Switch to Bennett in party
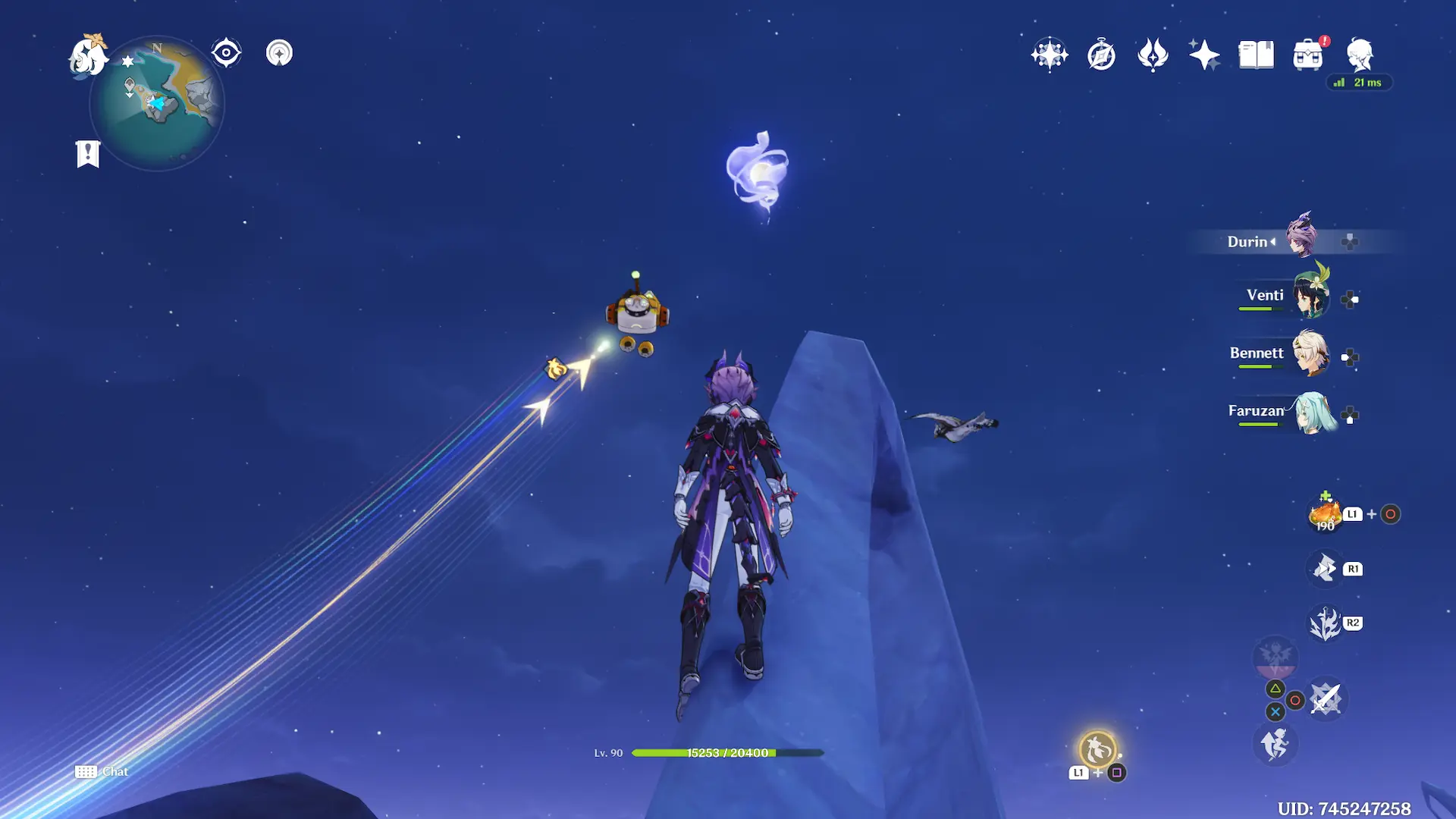Image resolution: width=1456 pixels, height=819 pixels. (x=1310, y=354)
